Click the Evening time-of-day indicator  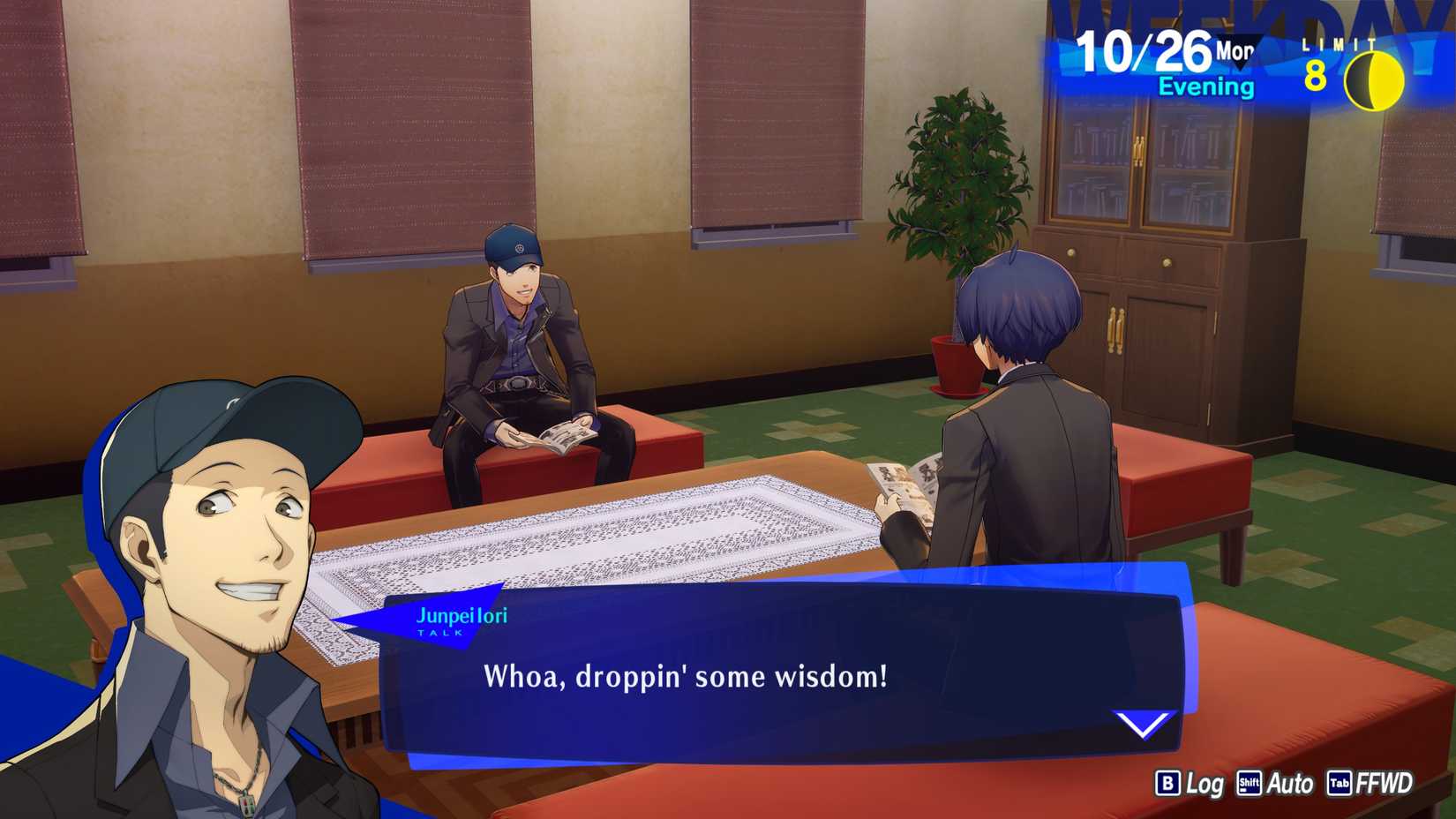click(1207, 86)
